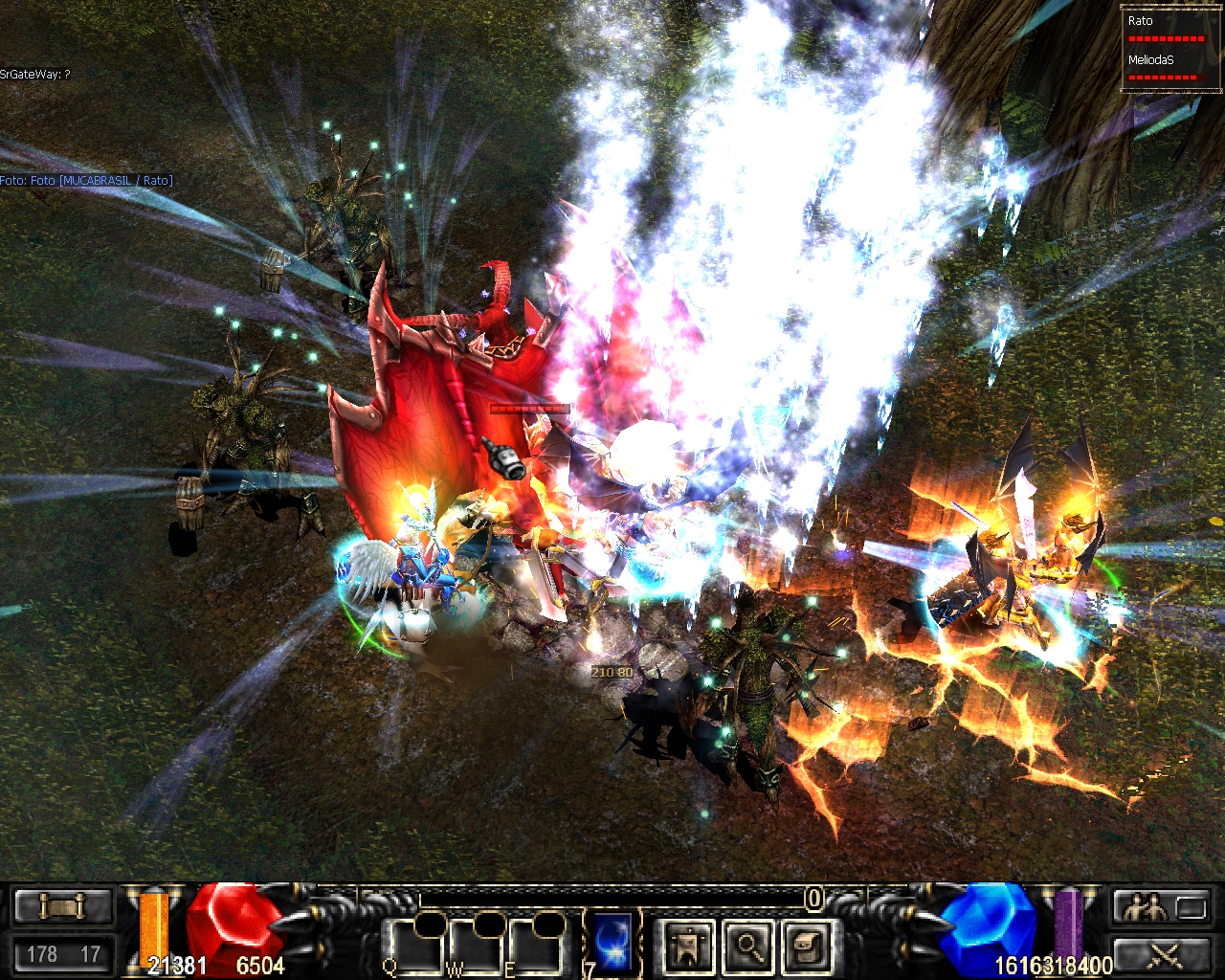The image size is (1225, 980).
Task: Click the crossed swords button
Action: (x=1164, y=953)
